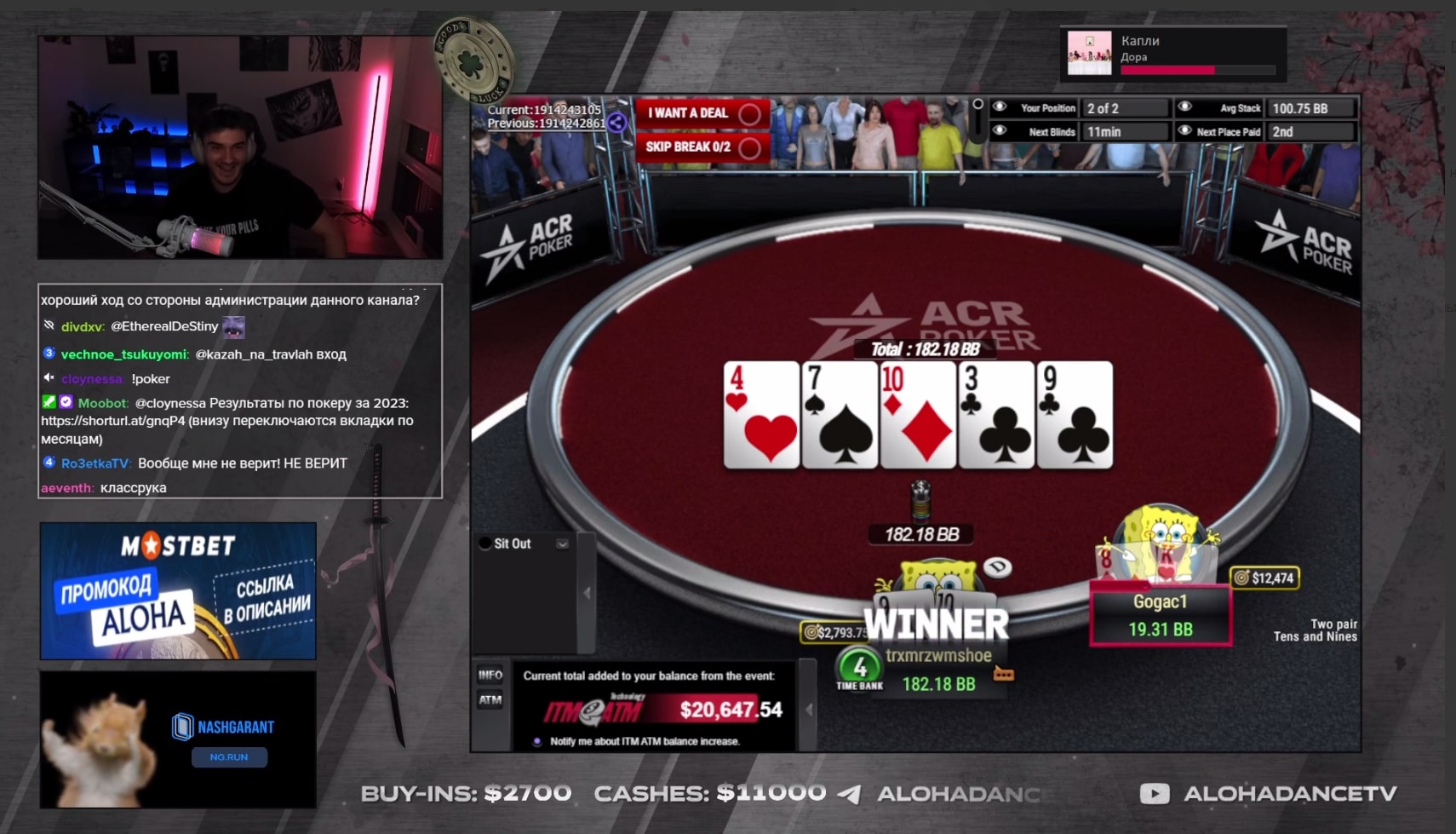Open the Sit Out options dropdown
This screenshot has height=834, width=1456.
562,544
